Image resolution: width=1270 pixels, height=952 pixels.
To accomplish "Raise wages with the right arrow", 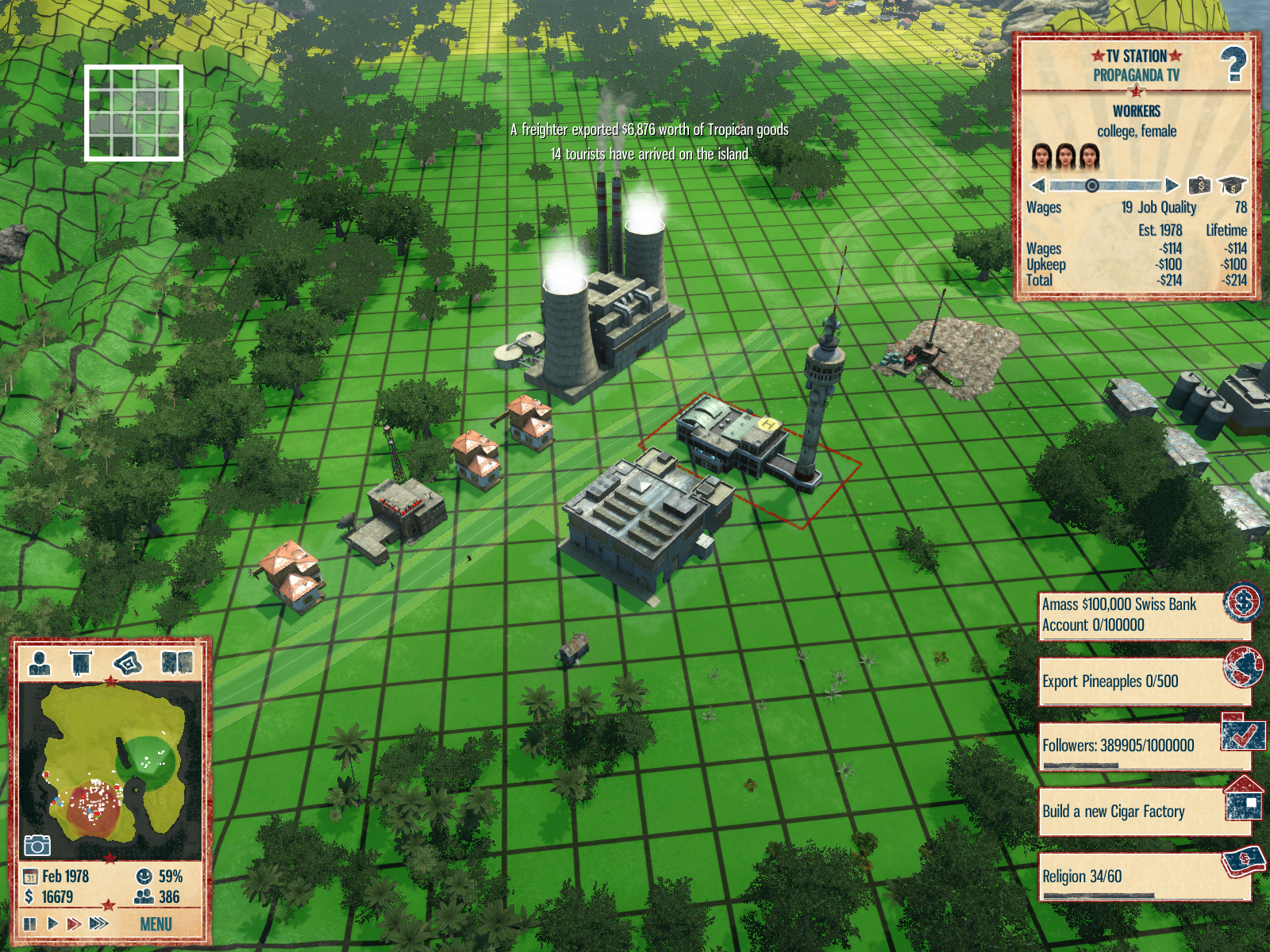I will click(1172, 186).
